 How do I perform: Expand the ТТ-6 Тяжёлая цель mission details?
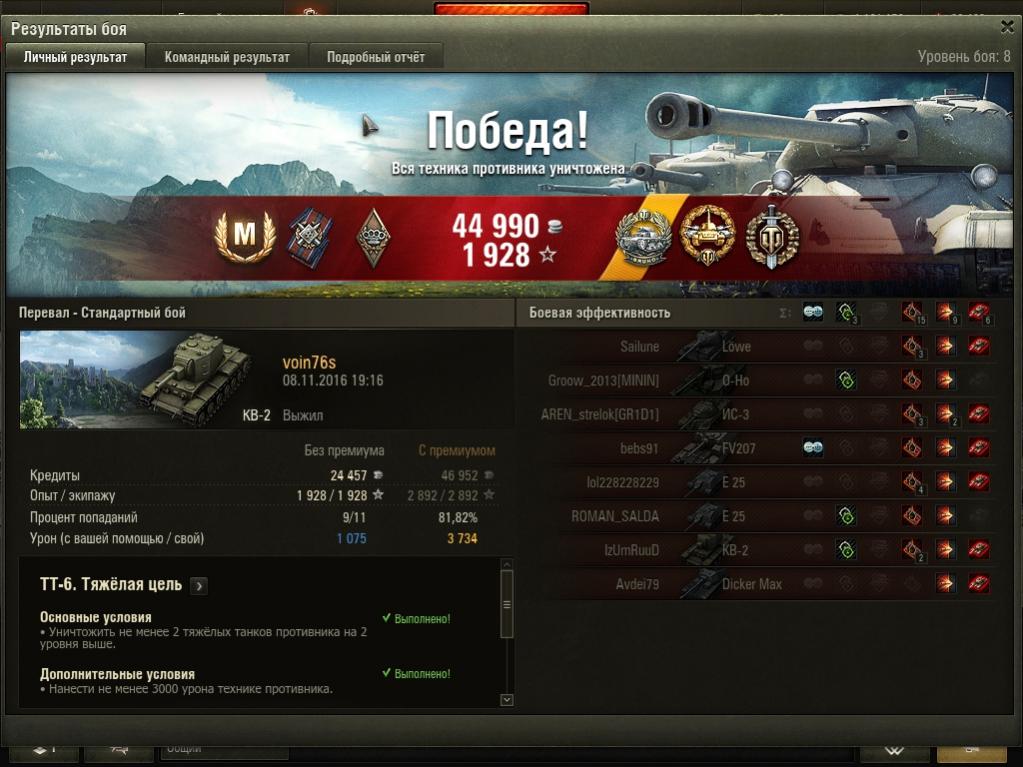[199, 586]
